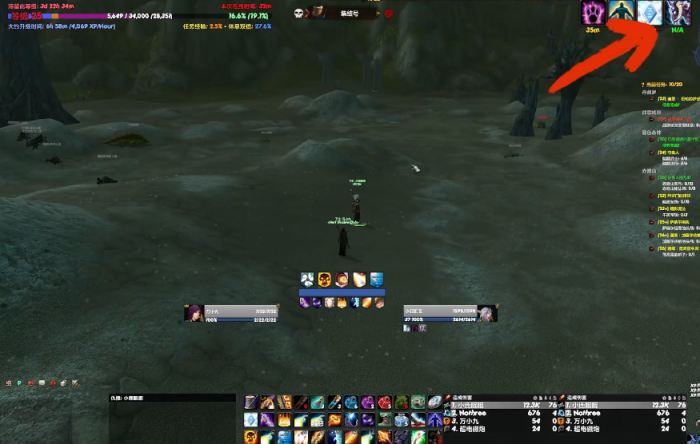Viewport: 700px width, 444px height.
Task: Select the player frame's purple-haired portrait
Action: click(x=192, y=313)
